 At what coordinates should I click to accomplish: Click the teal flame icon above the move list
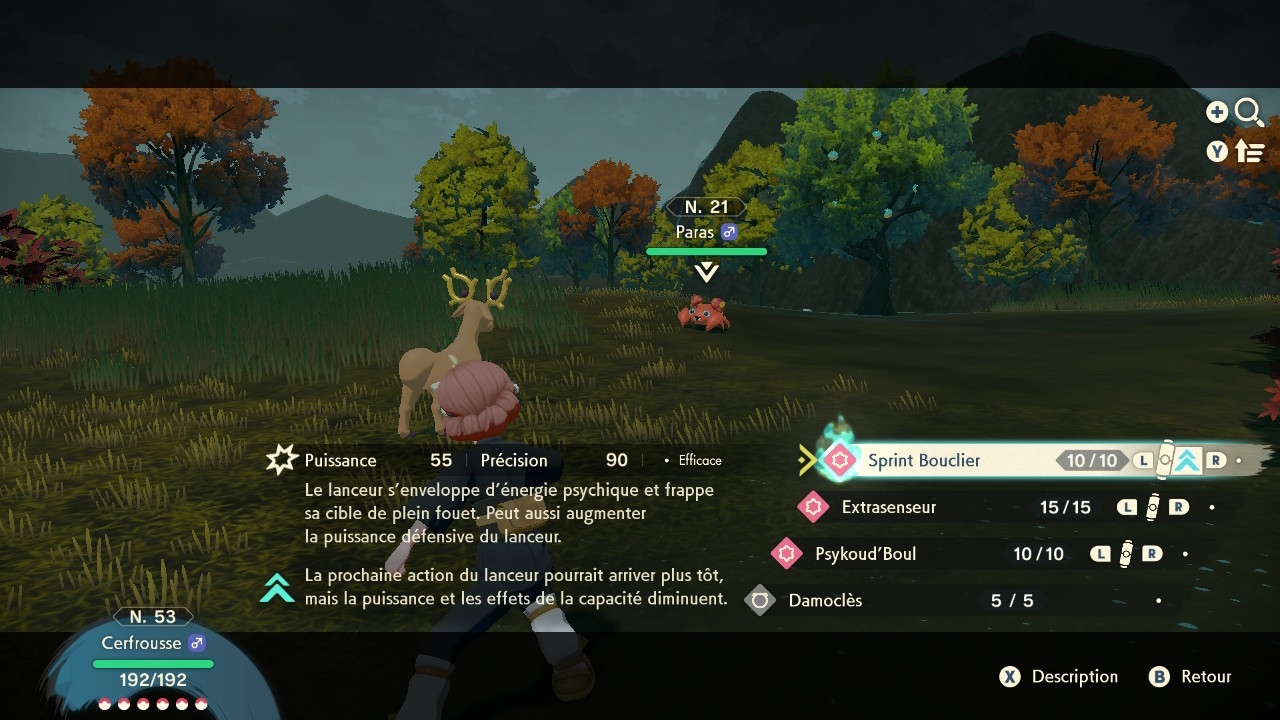click(838, 428)
